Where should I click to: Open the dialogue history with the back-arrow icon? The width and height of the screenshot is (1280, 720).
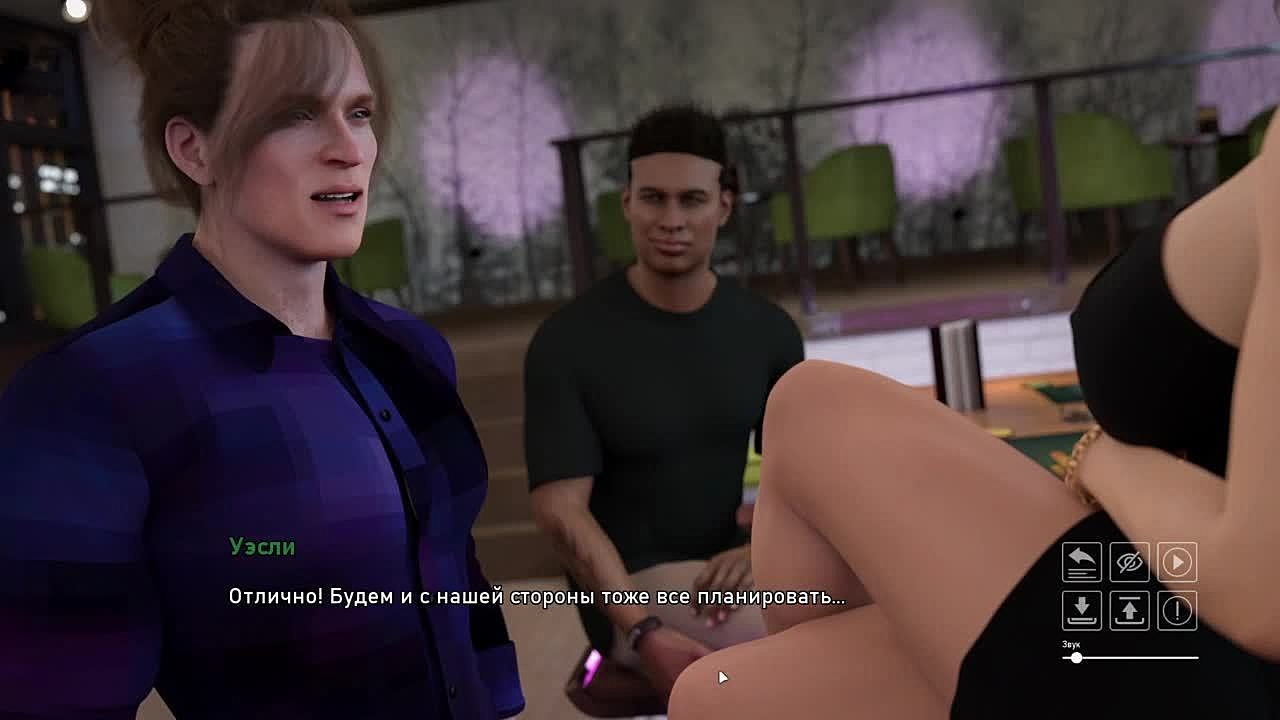tap(1081, 562)
